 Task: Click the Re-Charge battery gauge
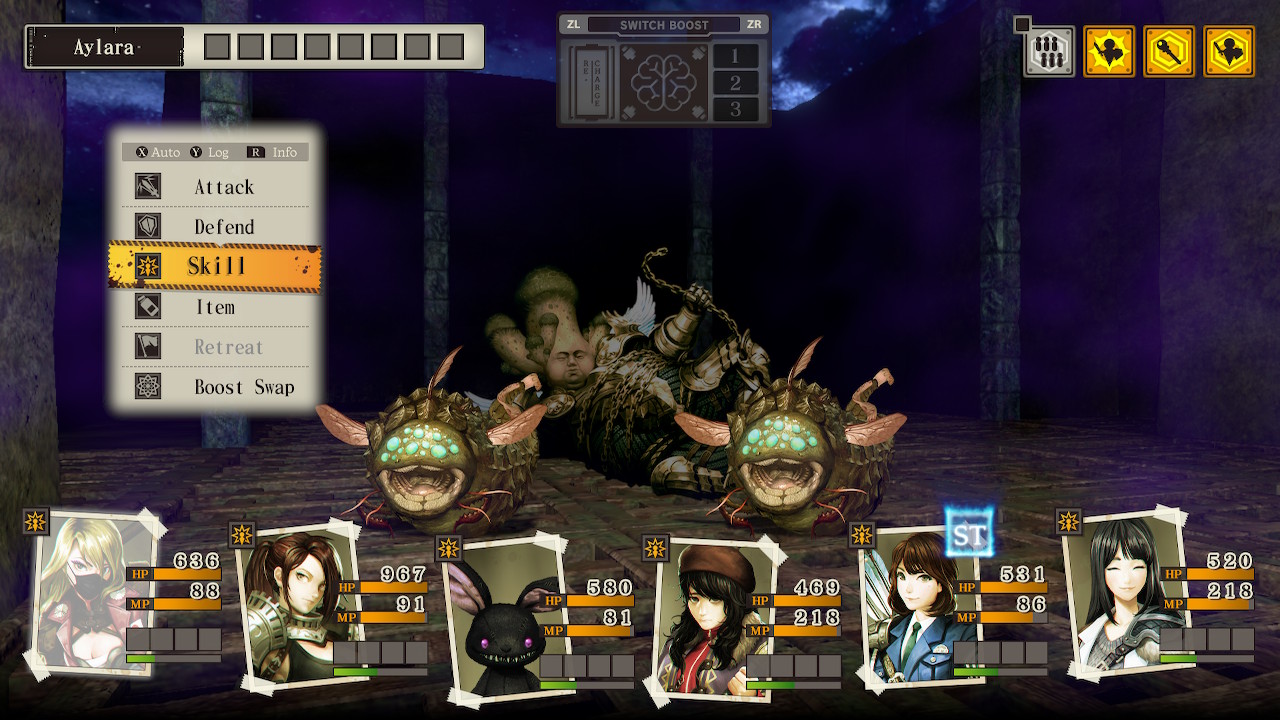[588, 82]
